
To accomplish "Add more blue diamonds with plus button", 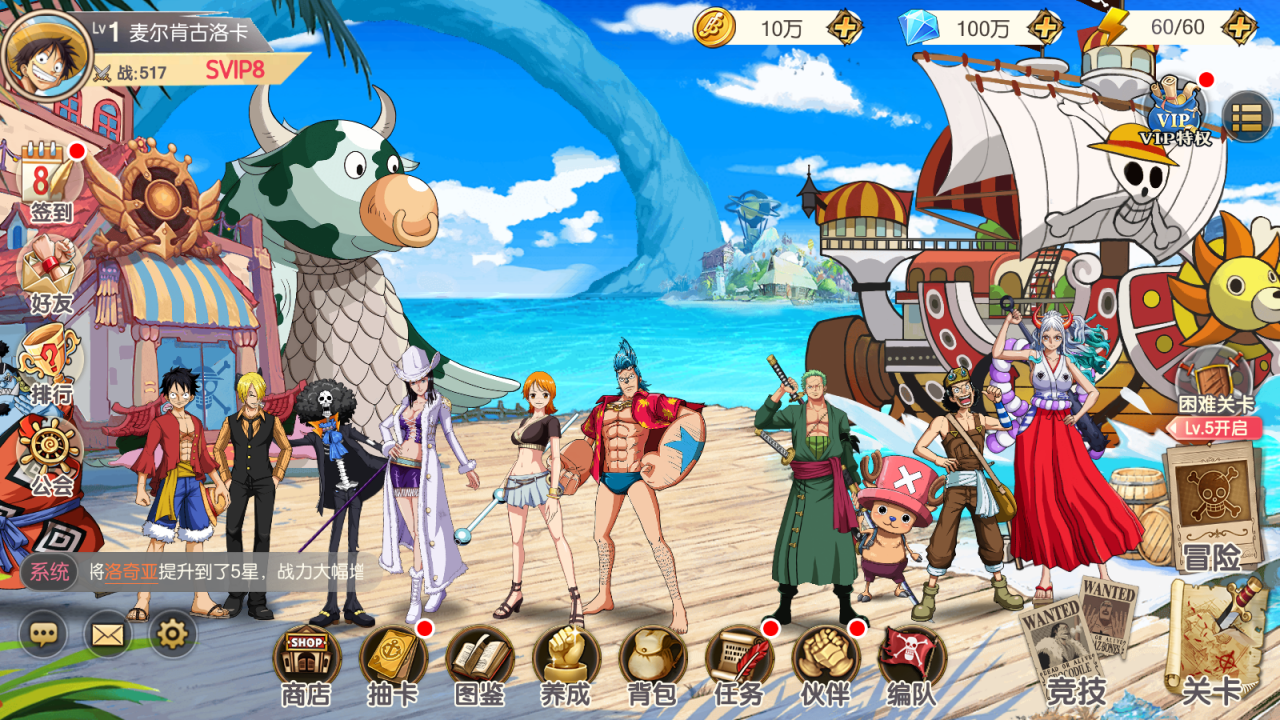I will coord(1045,28).
